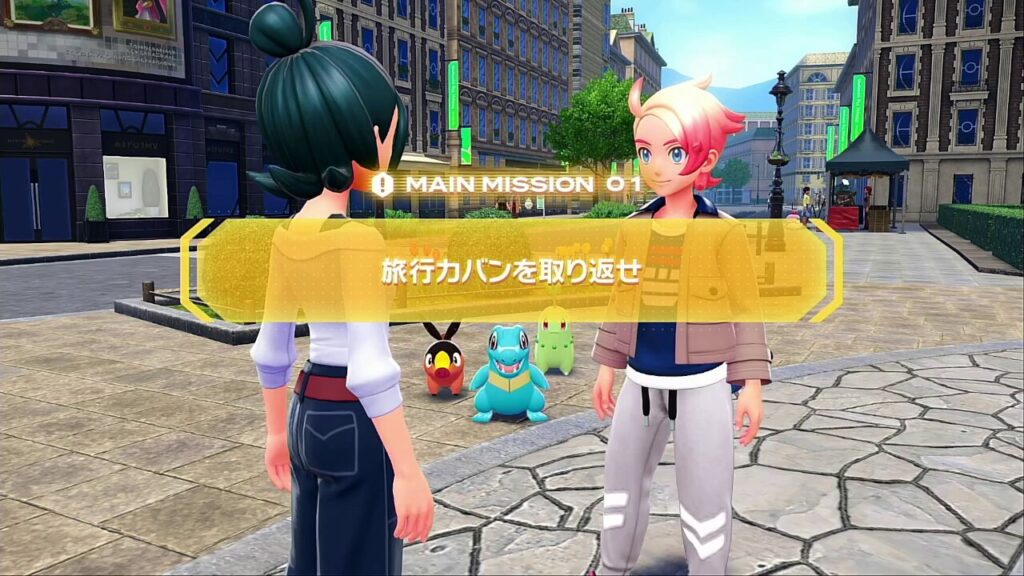1024x576 pixels.
Task: Click the yellow mission banner 旅行カバンを取り返せ
Action: click(511, 272)
